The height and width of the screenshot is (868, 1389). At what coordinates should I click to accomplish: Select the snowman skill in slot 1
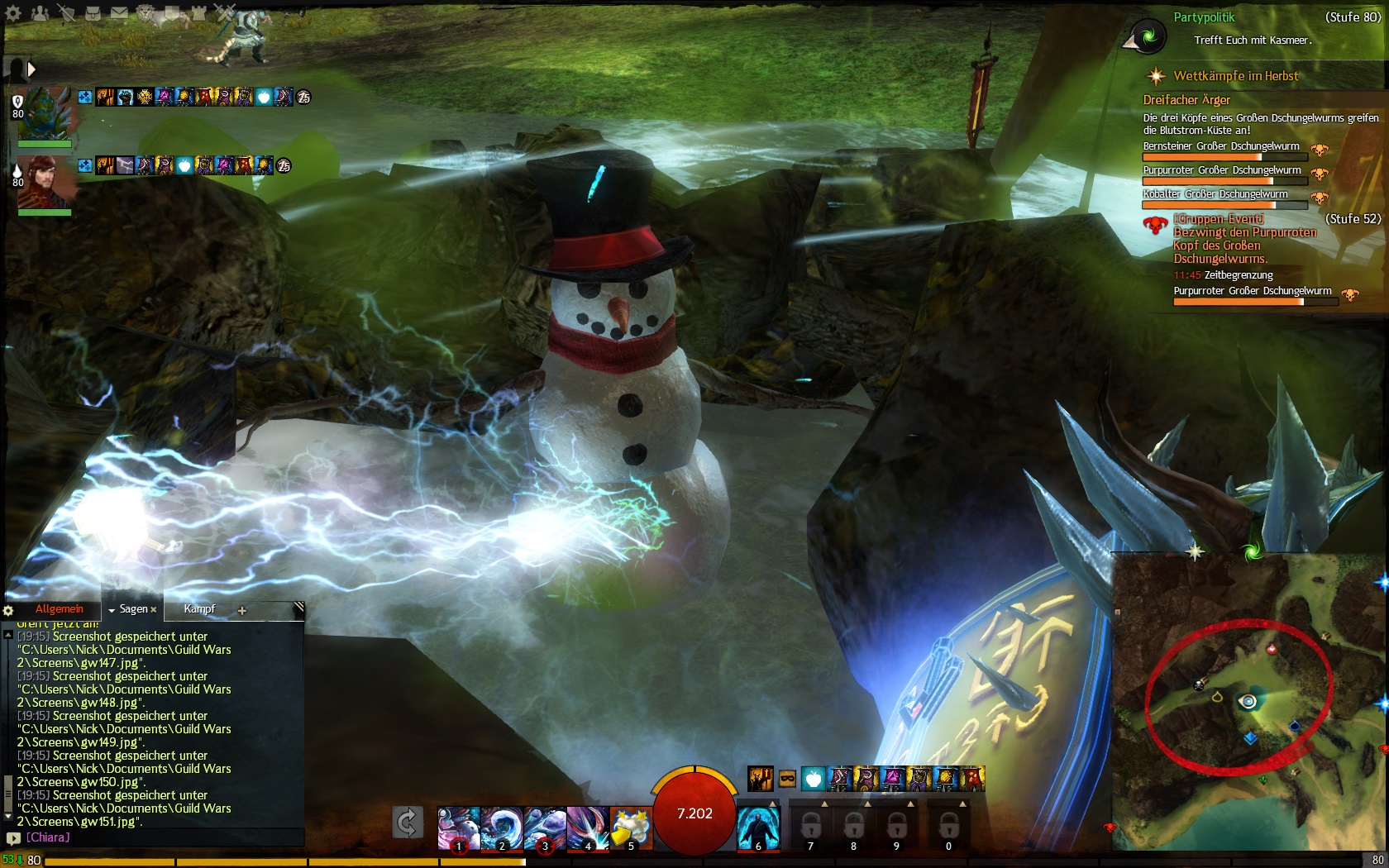[x=458, y=827]
